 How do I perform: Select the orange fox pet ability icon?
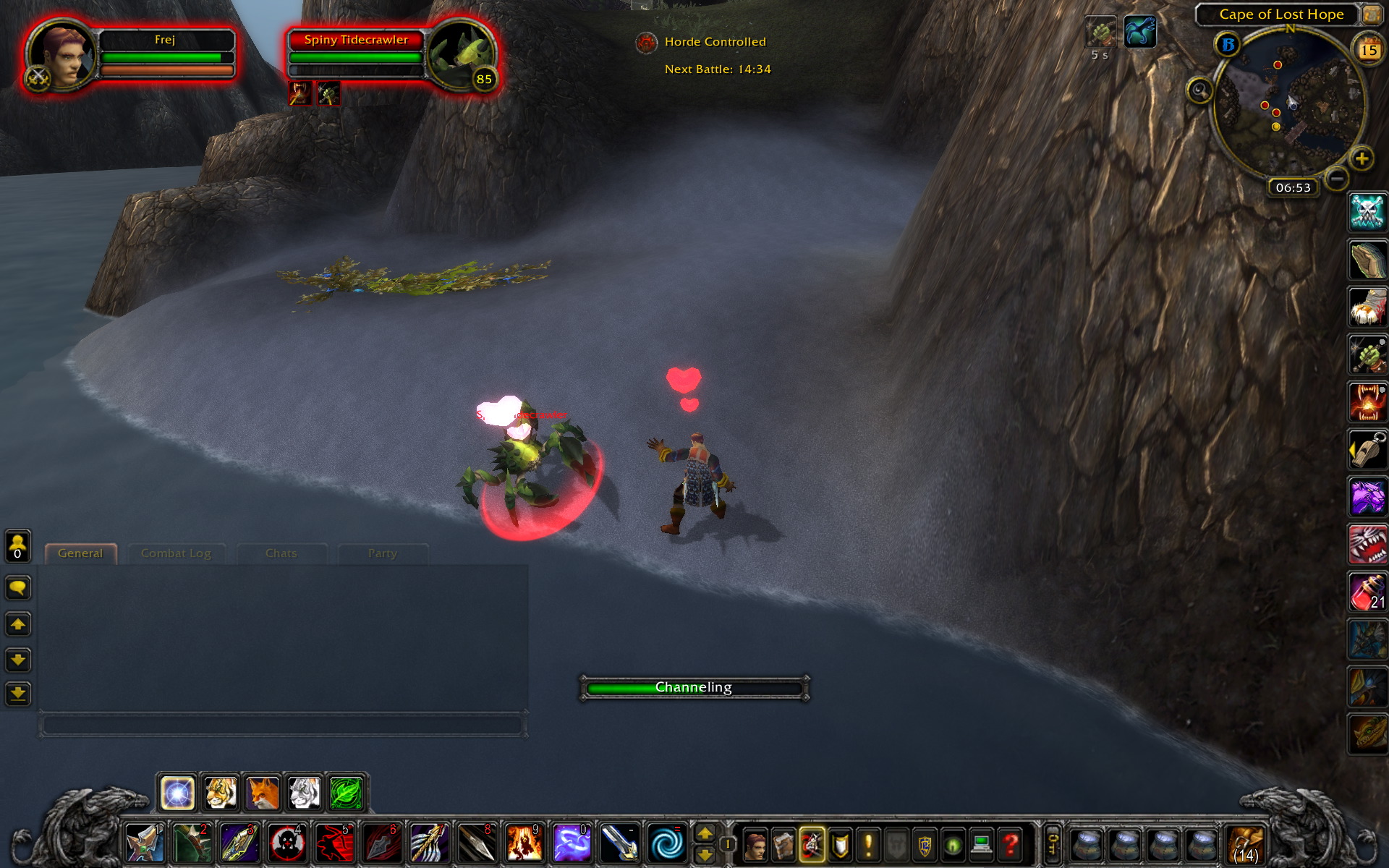coord(262,793)
